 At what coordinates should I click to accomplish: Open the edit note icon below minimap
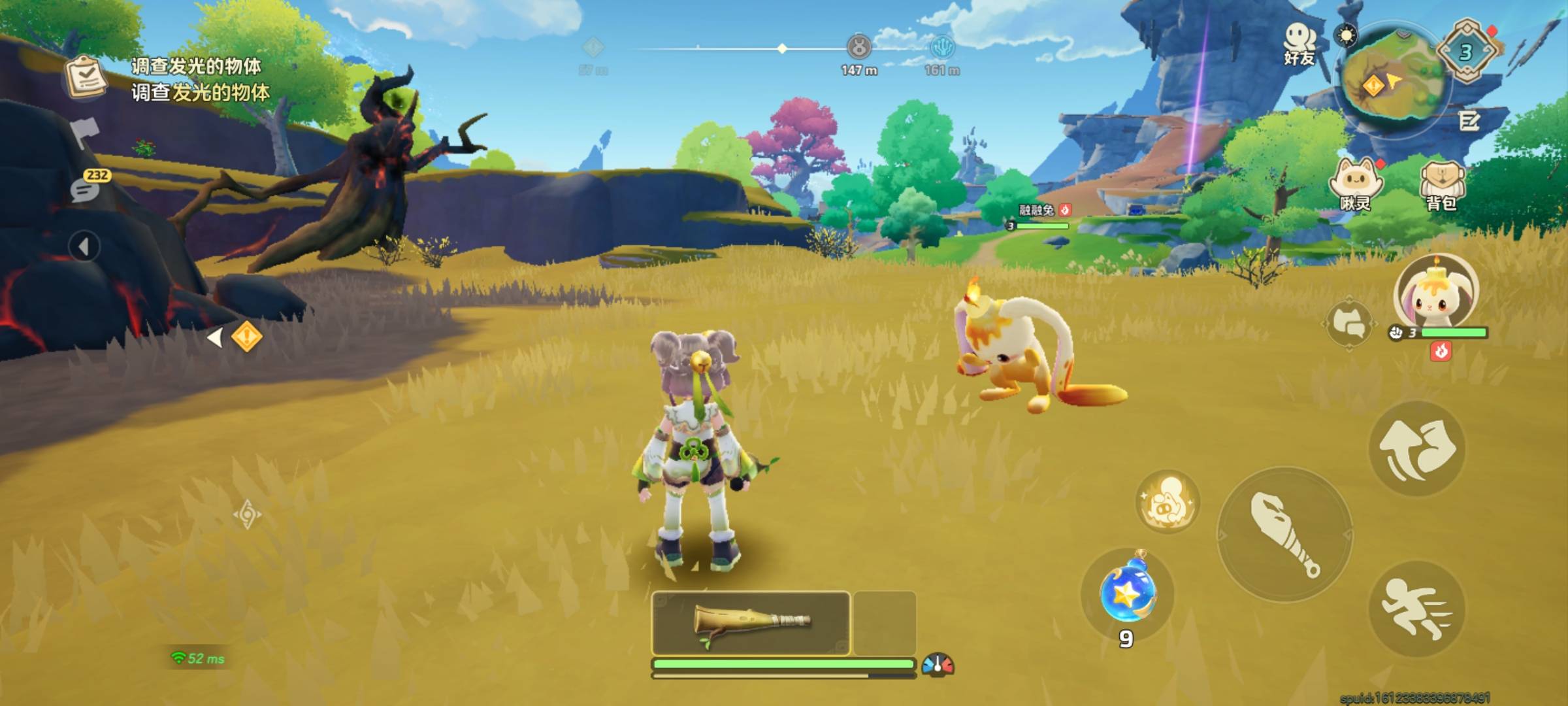point(1469,121)
